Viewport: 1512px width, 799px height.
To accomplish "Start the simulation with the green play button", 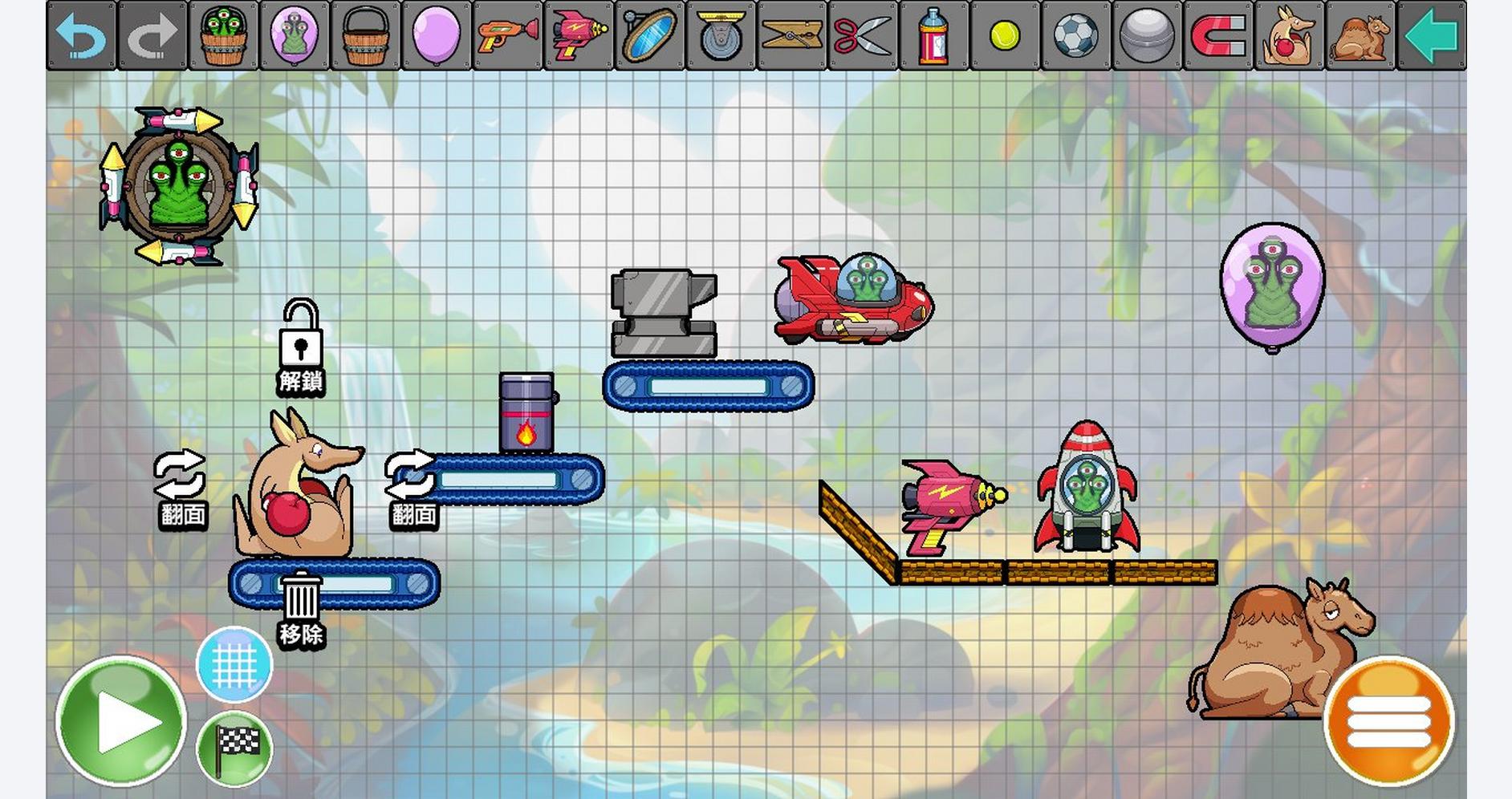I will pyautogui.click(x=120, y=720).
